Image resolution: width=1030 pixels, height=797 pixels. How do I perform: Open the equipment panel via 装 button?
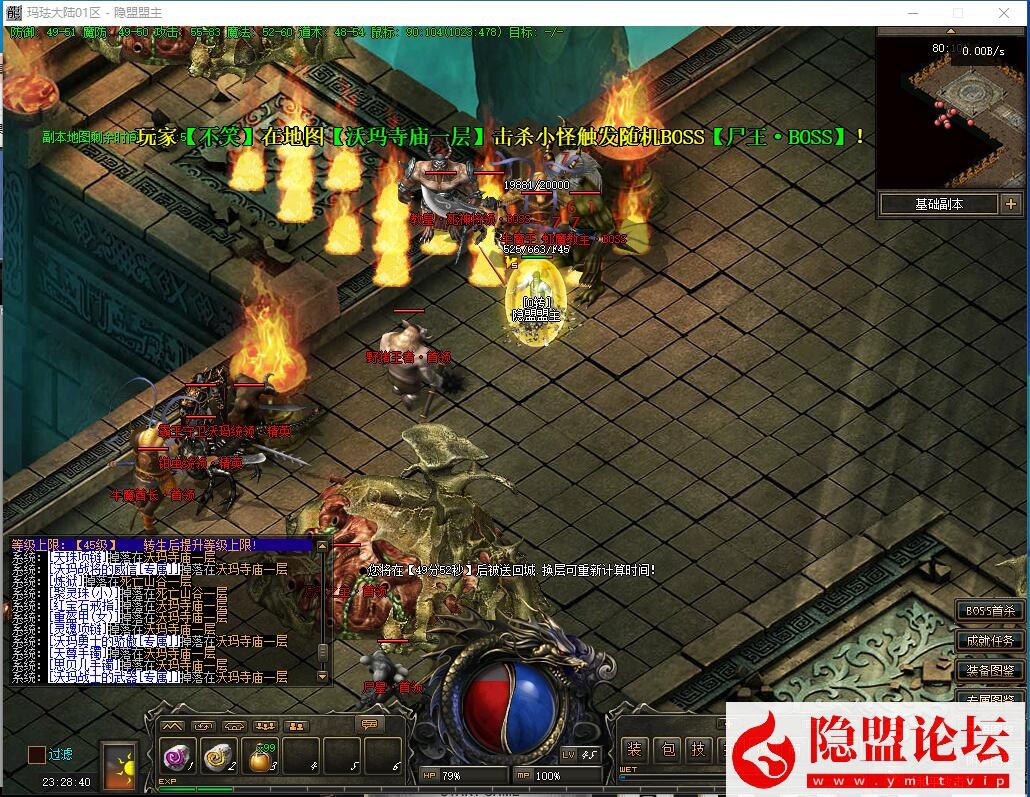click(x=634, y=750)
